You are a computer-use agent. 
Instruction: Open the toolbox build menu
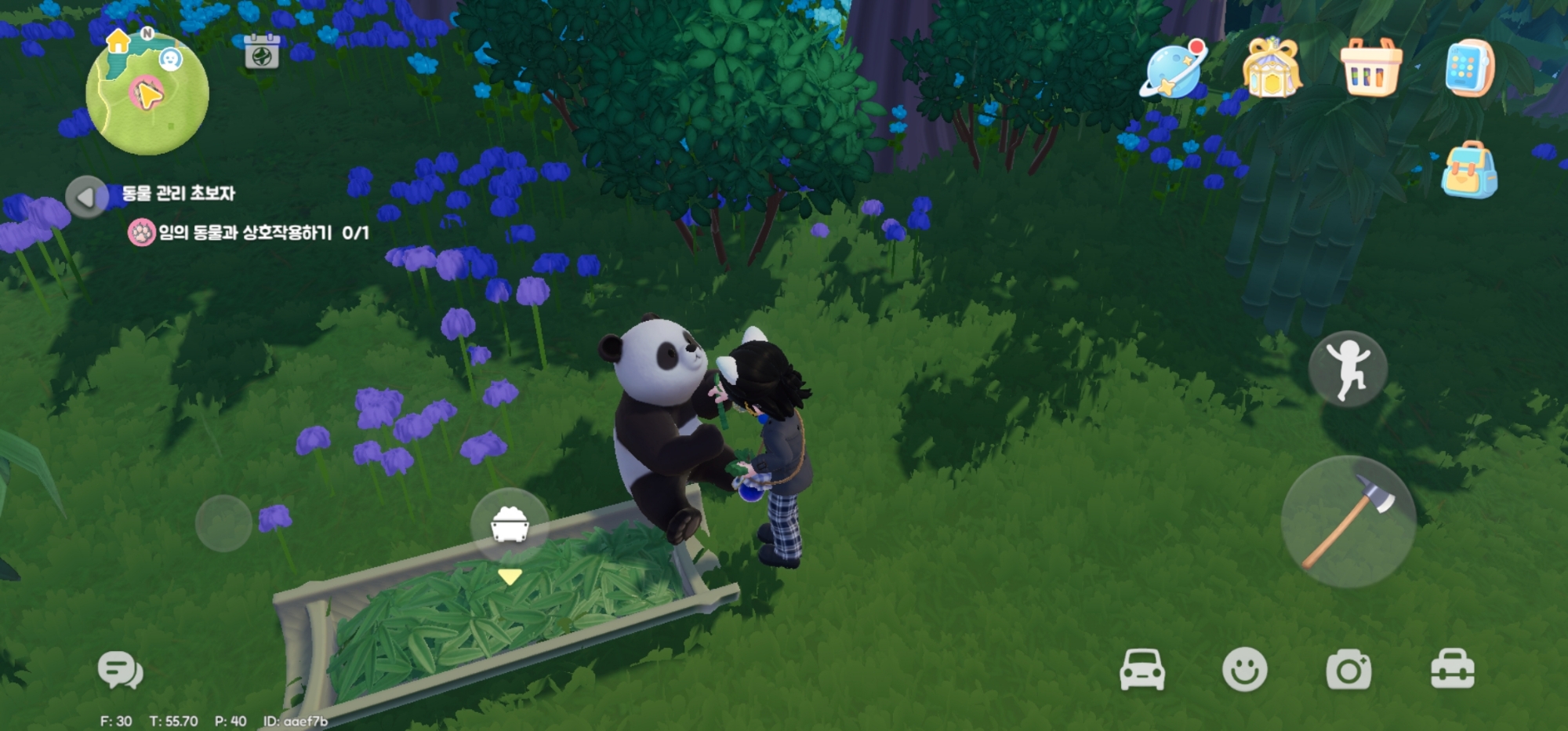point(1453,670)
